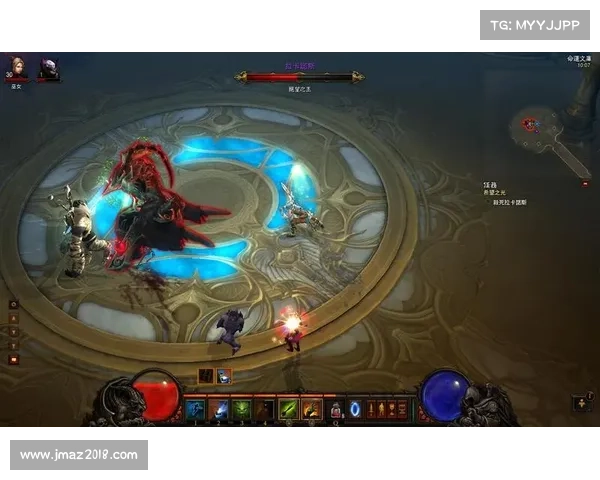Image resolution: width=600 pixels, height=480 pixels.
Task: Use the green slash mouse skill
Action: click(289, 408)
